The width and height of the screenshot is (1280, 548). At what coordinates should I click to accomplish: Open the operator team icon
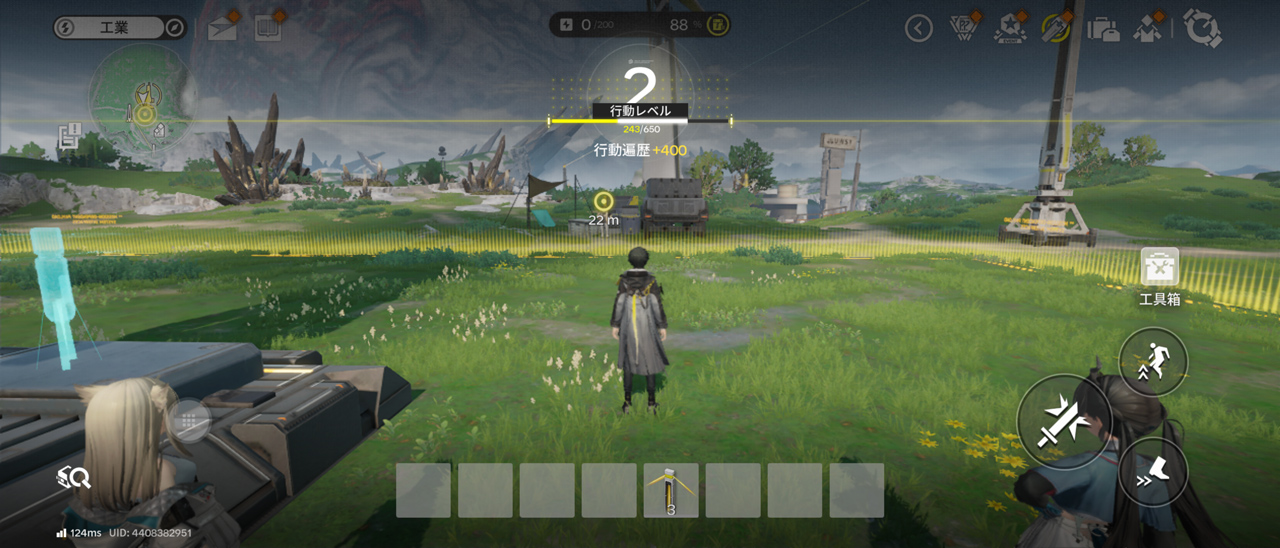tap(1148, 28)
